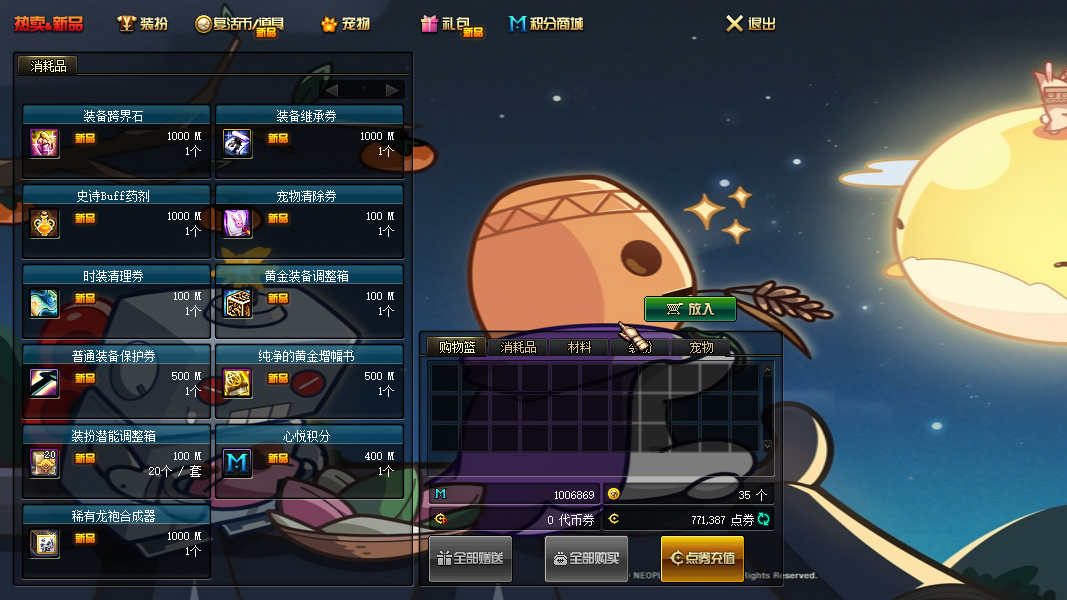The width and height of the screenshot is (1067, 600).
Task: Open the 复活币/道具 category
Action: click(240, 24)
